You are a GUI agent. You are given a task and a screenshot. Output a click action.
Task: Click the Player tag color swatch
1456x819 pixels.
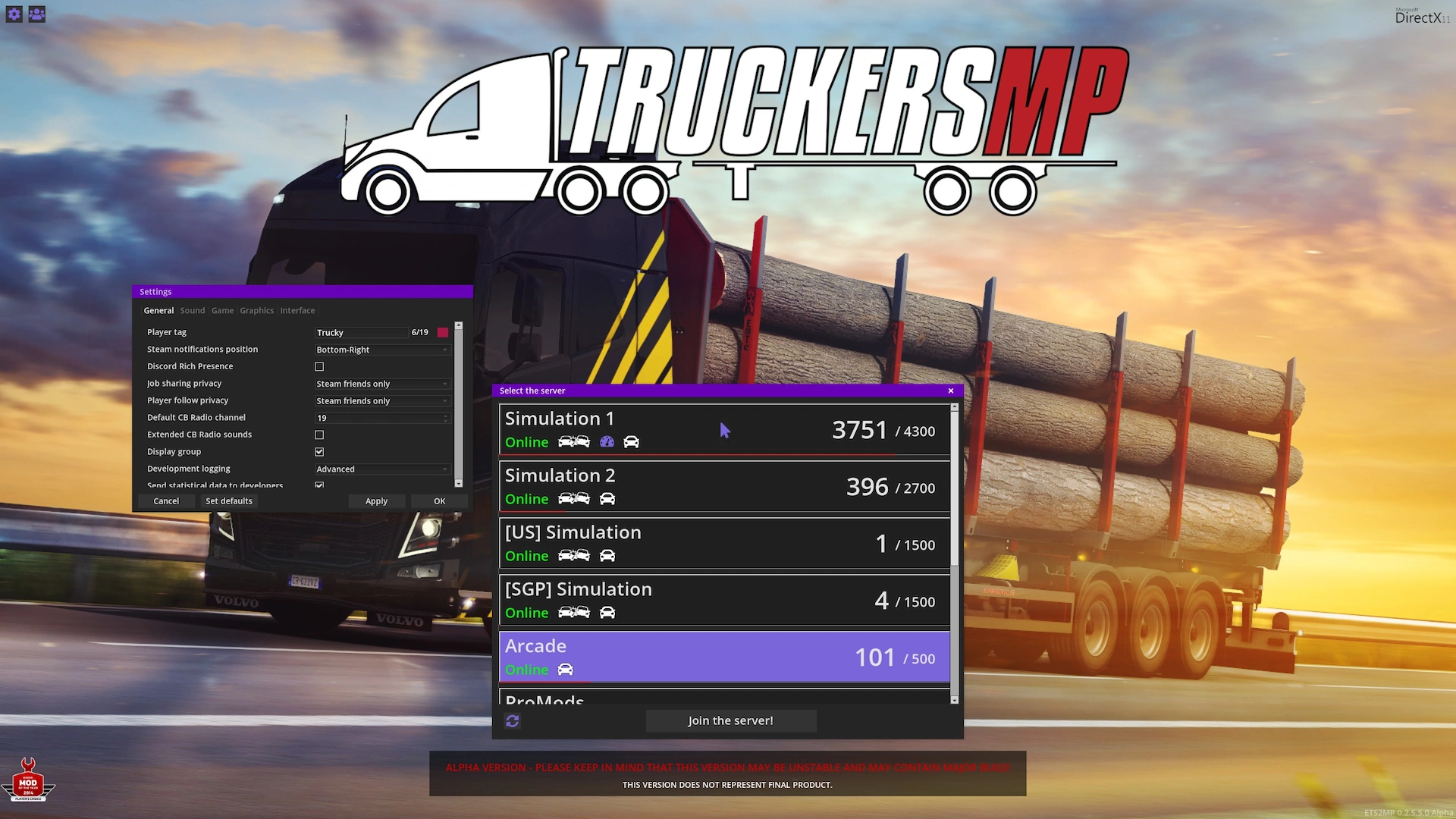(x=443, y=332)
